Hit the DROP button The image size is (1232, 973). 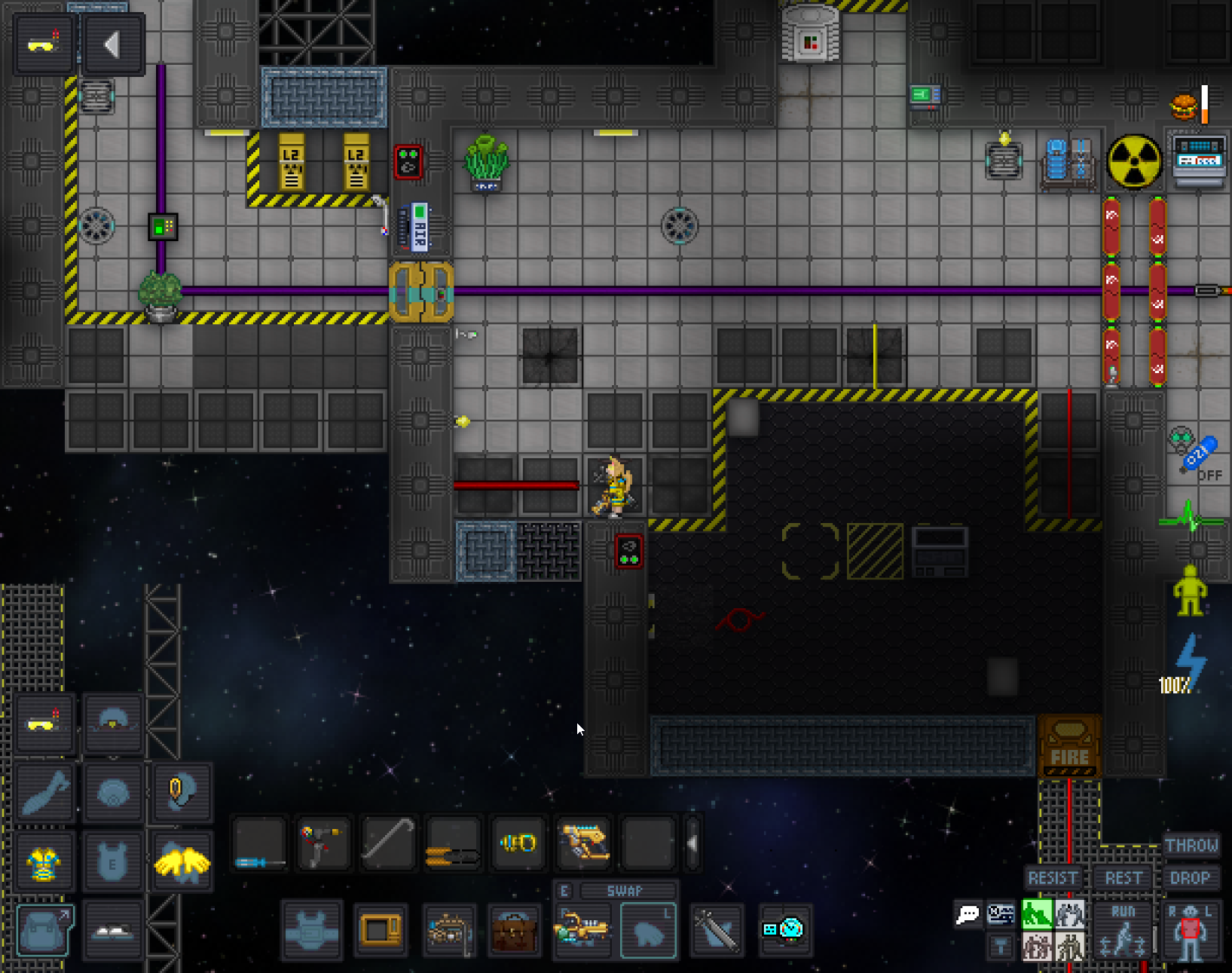pos(1190,878)
